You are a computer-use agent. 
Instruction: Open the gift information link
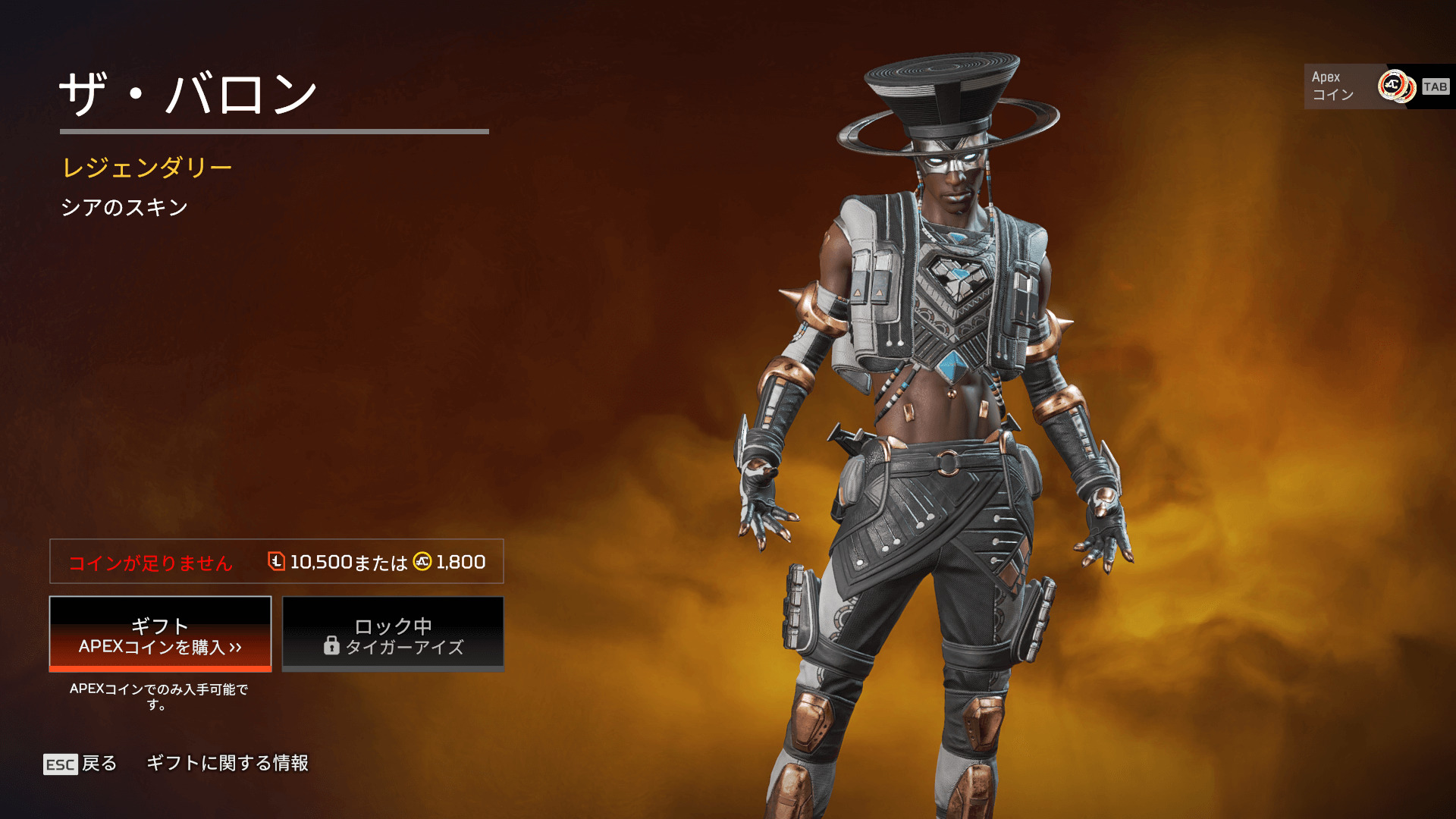(x=227, y=763)
